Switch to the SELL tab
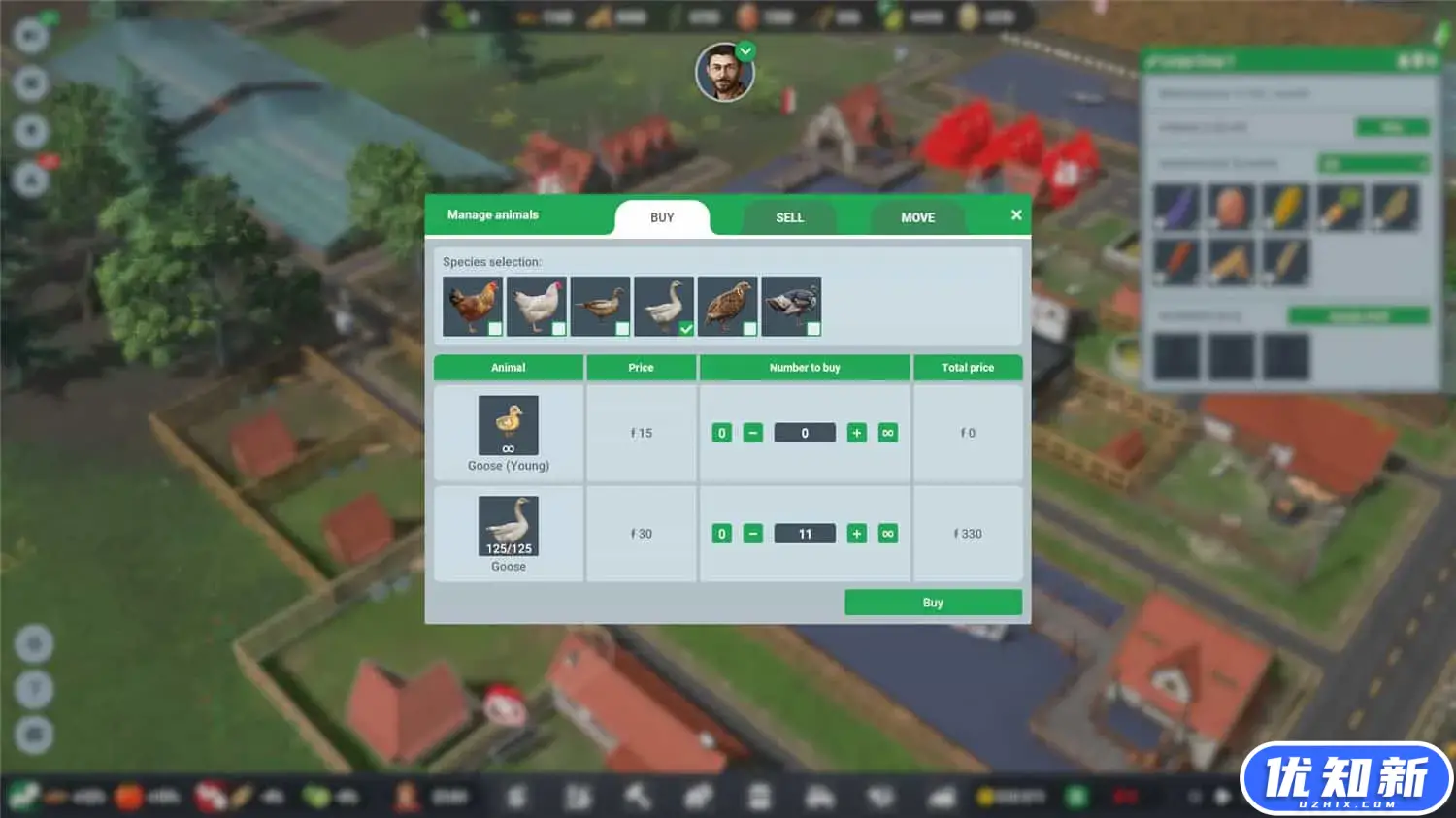The height and width of the screenshot is (818, 1456). point(788,217)
